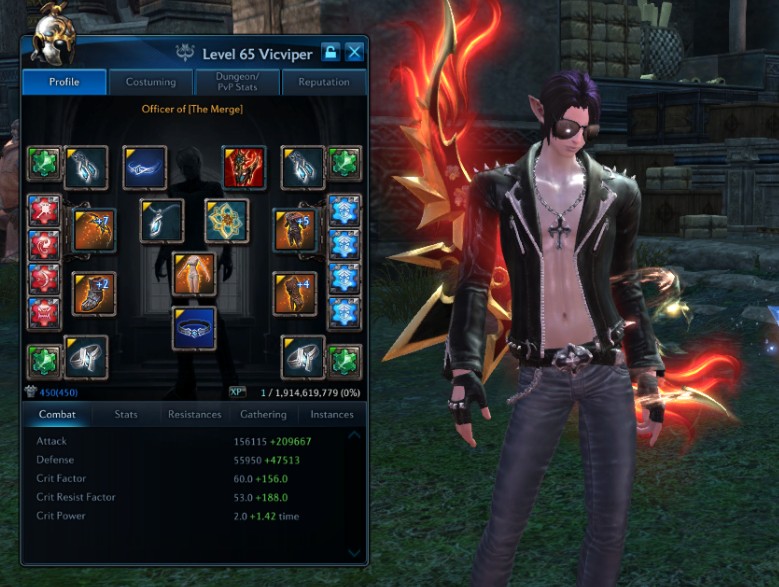Show the Instances sub-tab
This screenshot has height=587, width=779.
point(332,414)
